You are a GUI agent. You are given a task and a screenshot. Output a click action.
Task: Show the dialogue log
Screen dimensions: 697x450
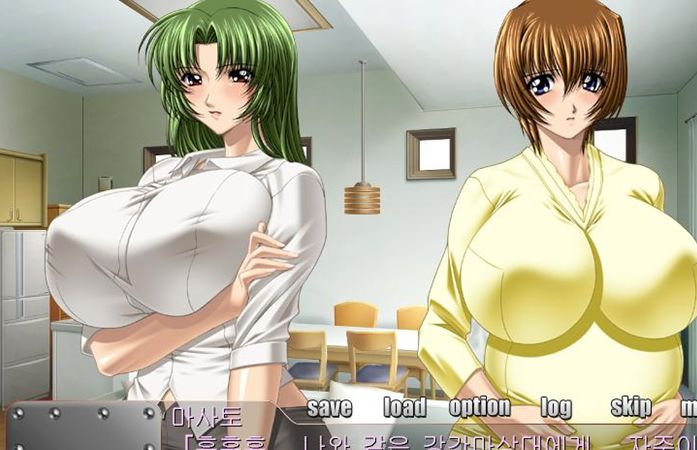coord(556,408)
